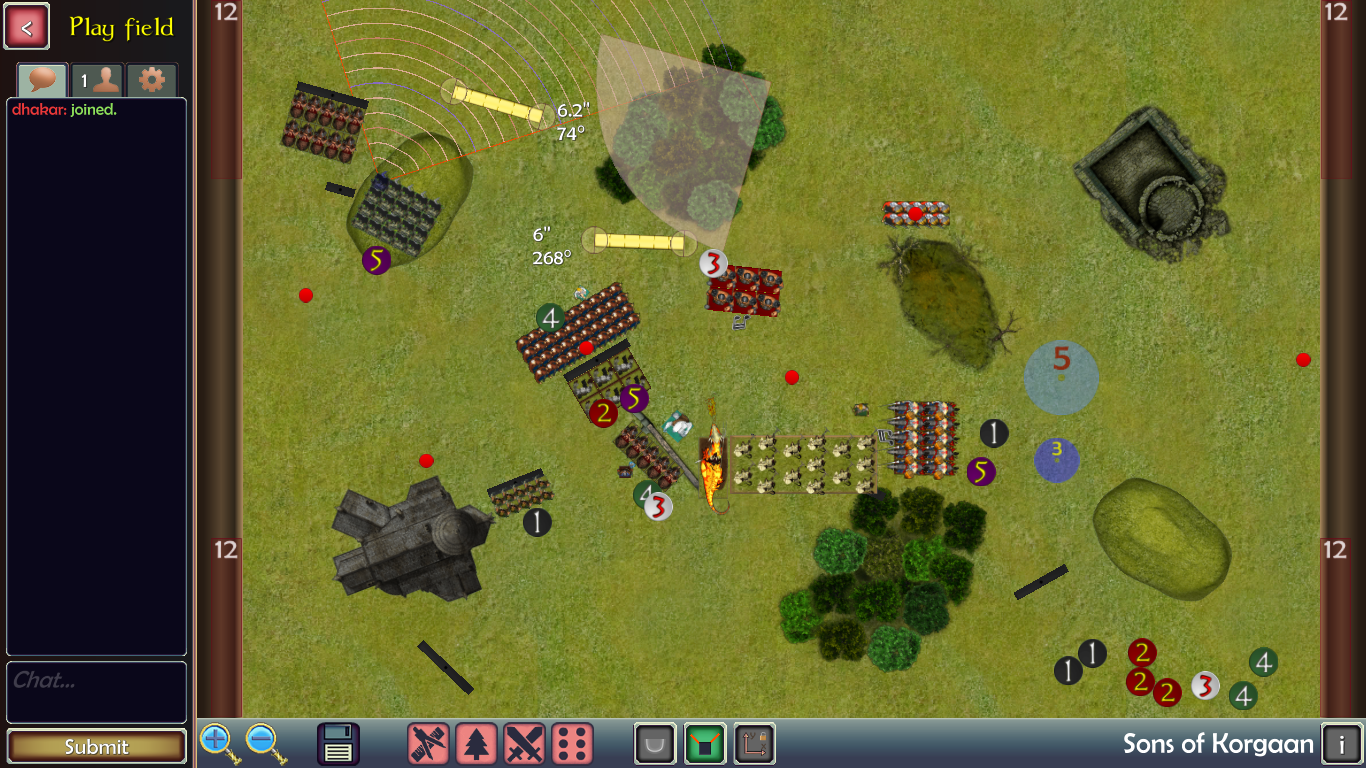1366x768 pixels.
Task: Zoom in with the plus magnifier
Action: coord(217,743)
